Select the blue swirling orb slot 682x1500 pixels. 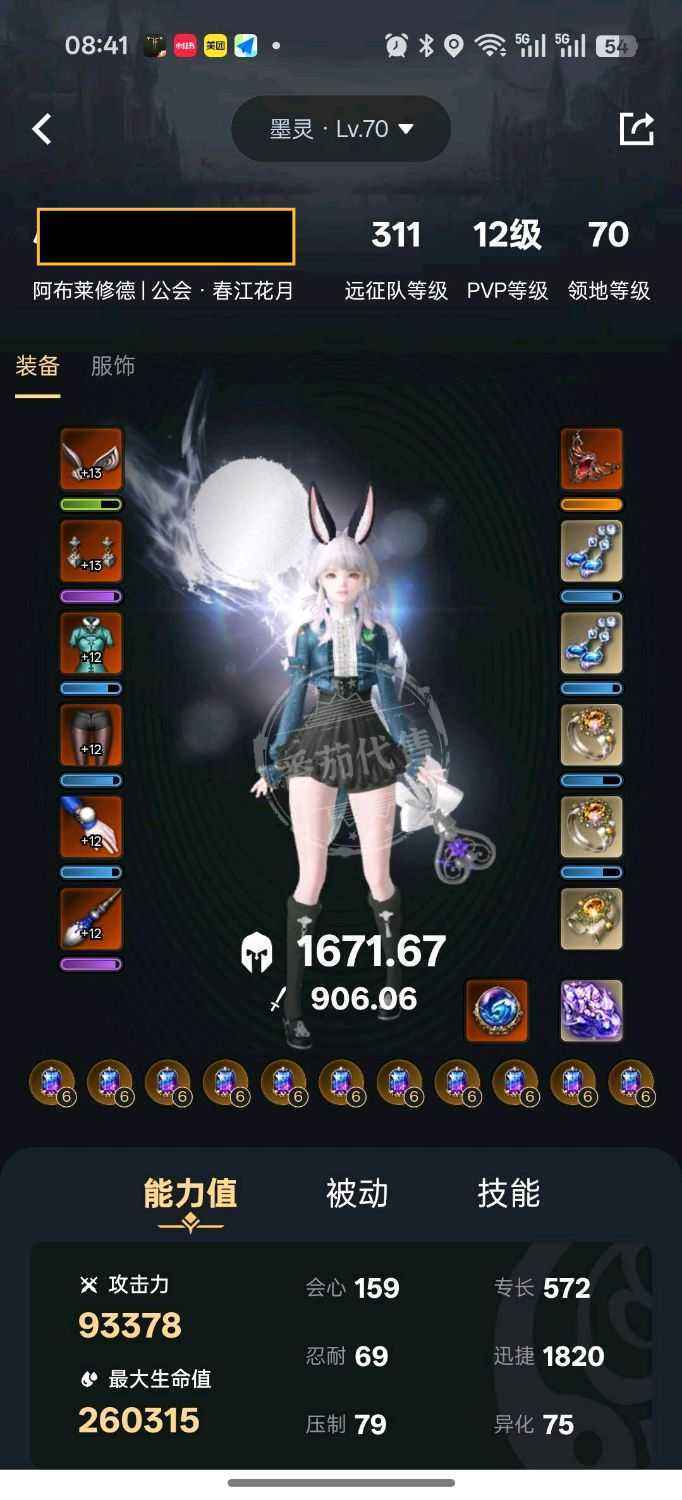(497, 1011)
